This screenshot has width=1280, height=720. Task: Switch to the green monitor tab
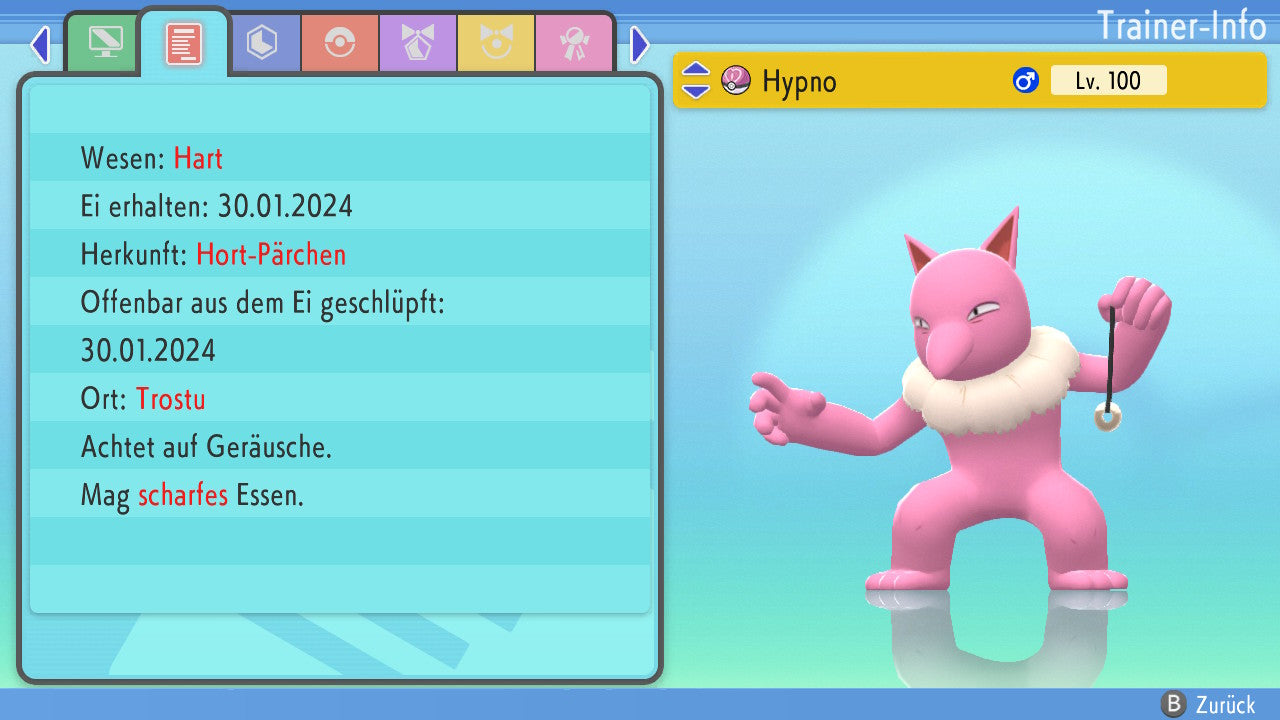104,43
